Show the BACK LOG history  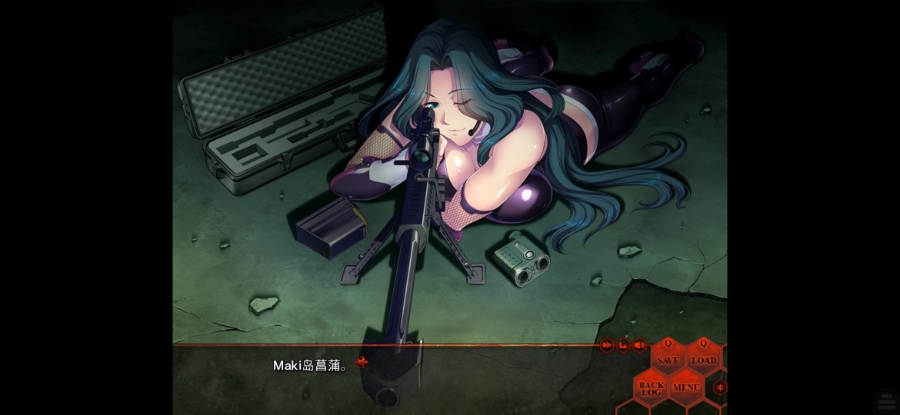point(651,386)
